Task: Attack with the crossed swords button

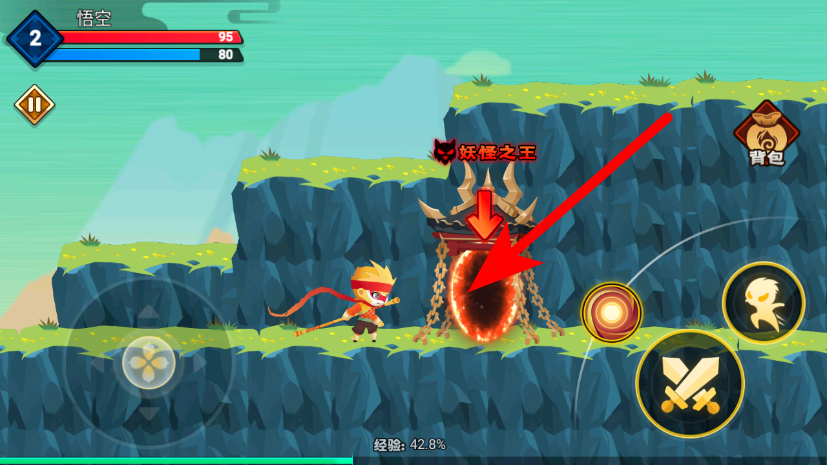Action: tap(689, 382)
